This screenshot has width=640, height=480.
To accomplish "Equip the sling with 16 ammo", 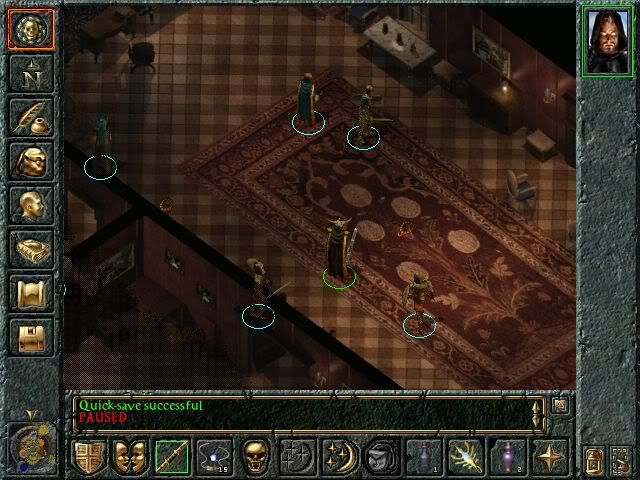I will [212, 456].
